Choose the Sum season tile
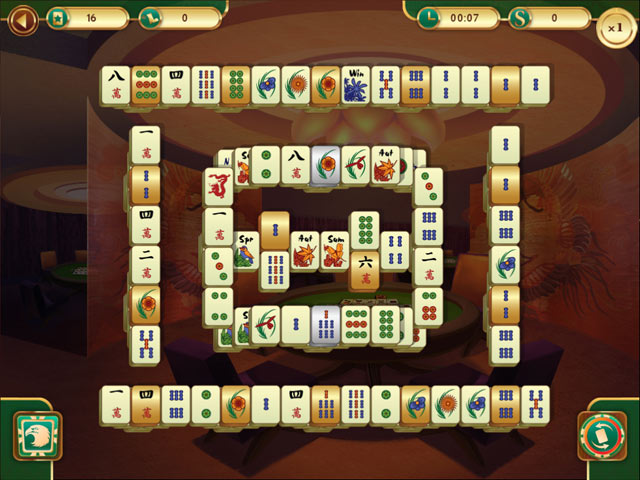The image size is (640, 480). [334, 250]
